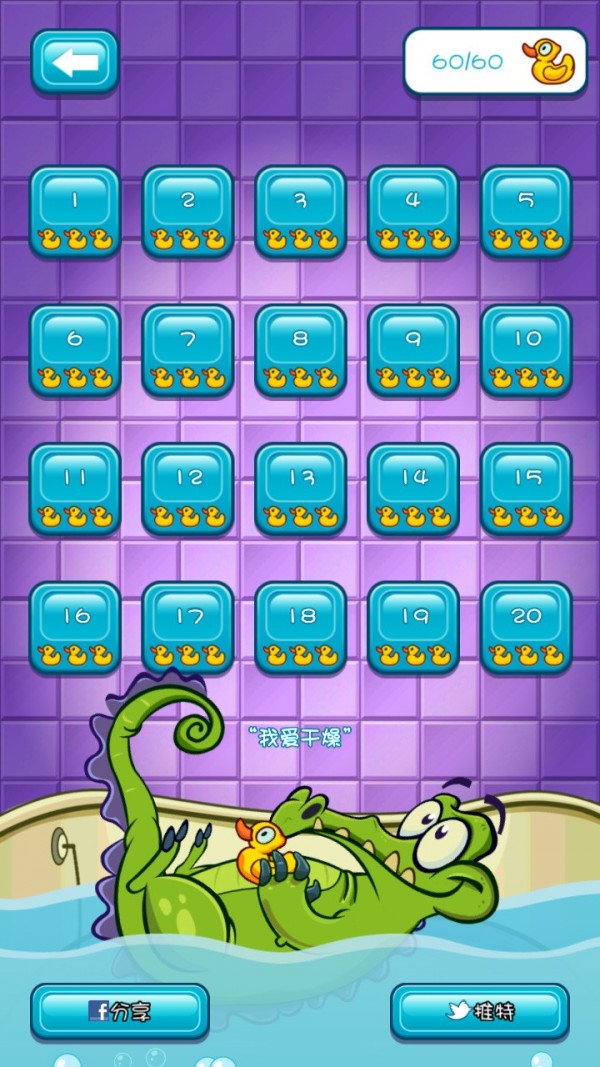Open level 16

coord(75,627)
